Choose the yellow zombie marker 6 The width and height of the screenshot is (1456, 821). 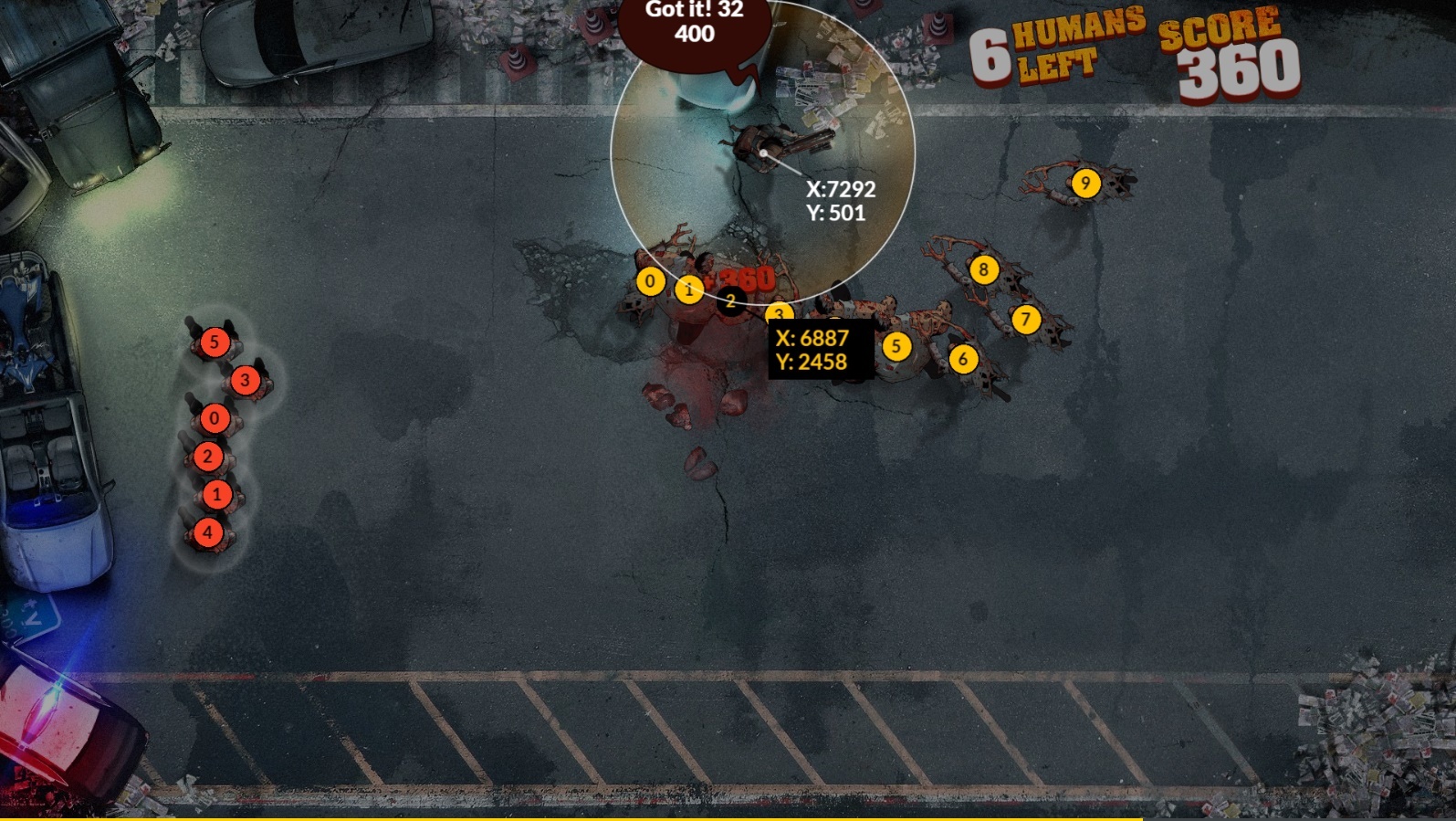point(963,359)
